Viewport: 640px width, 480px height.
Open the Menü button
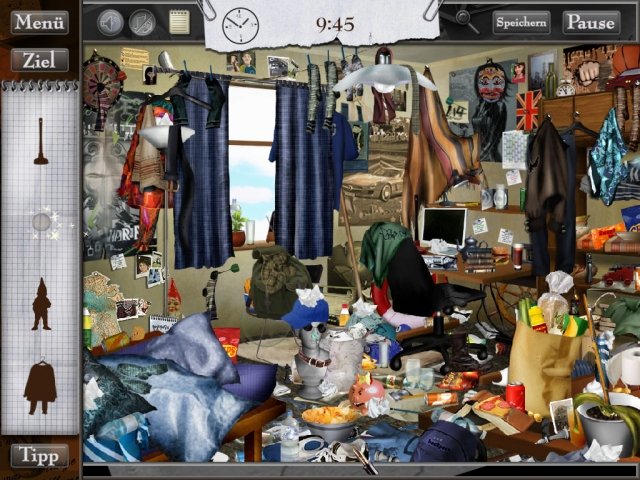(39, 21)
